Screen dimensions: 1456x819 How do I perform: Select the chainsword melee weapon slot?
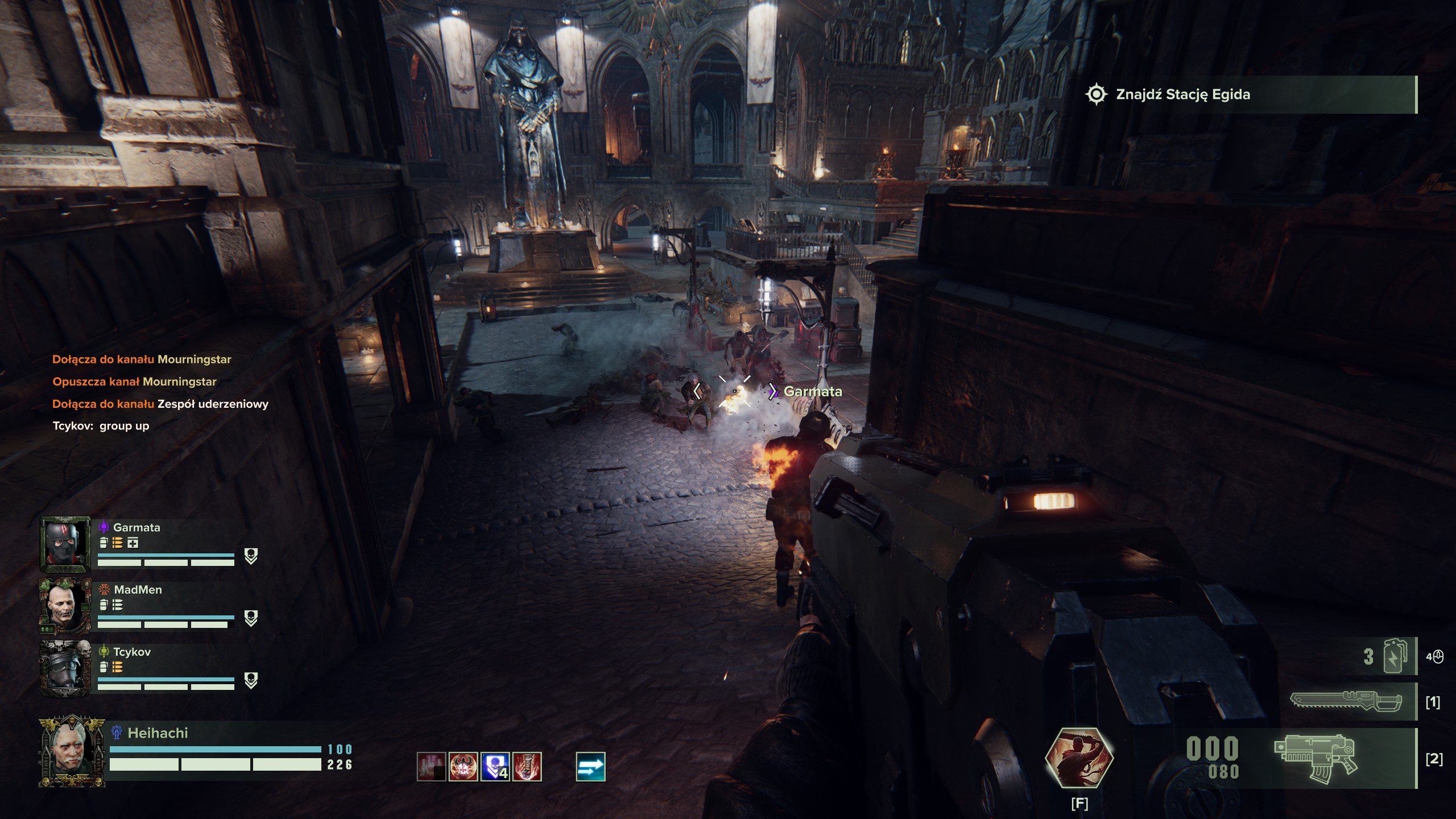[1345, 703]
